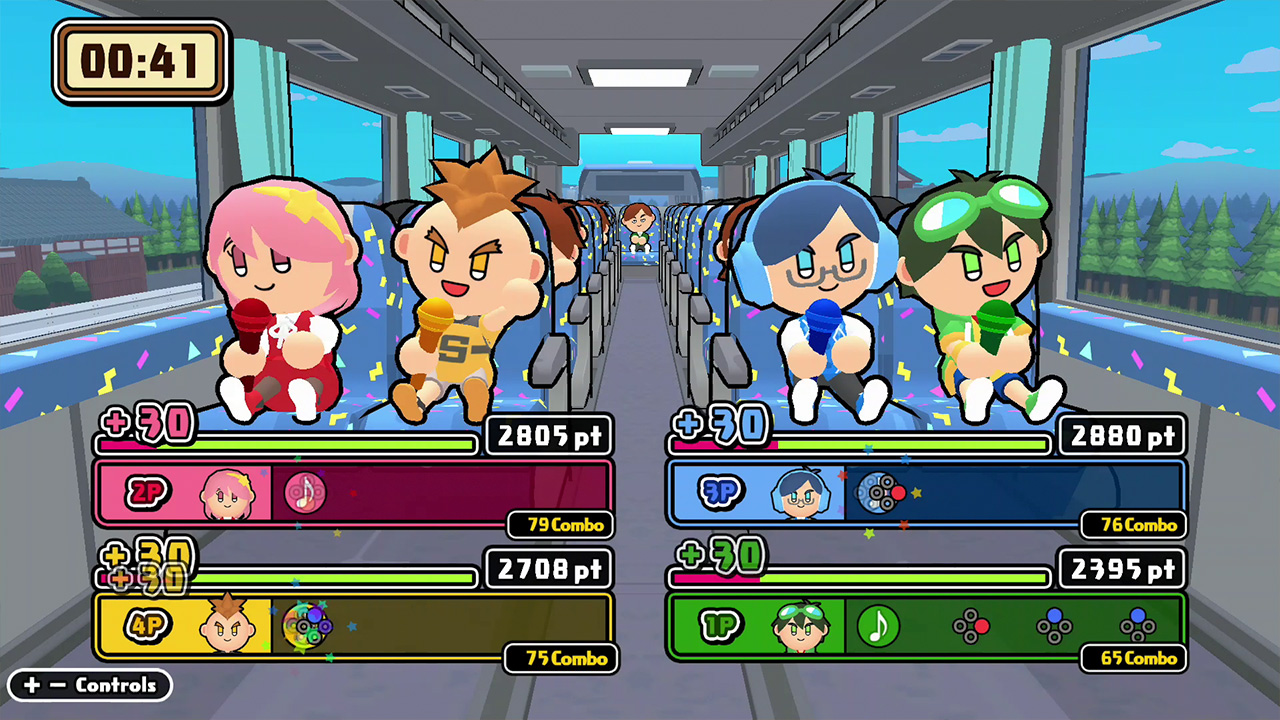Expand the 2805 pt score display
Screen dimensions: 1280x720
548,435
